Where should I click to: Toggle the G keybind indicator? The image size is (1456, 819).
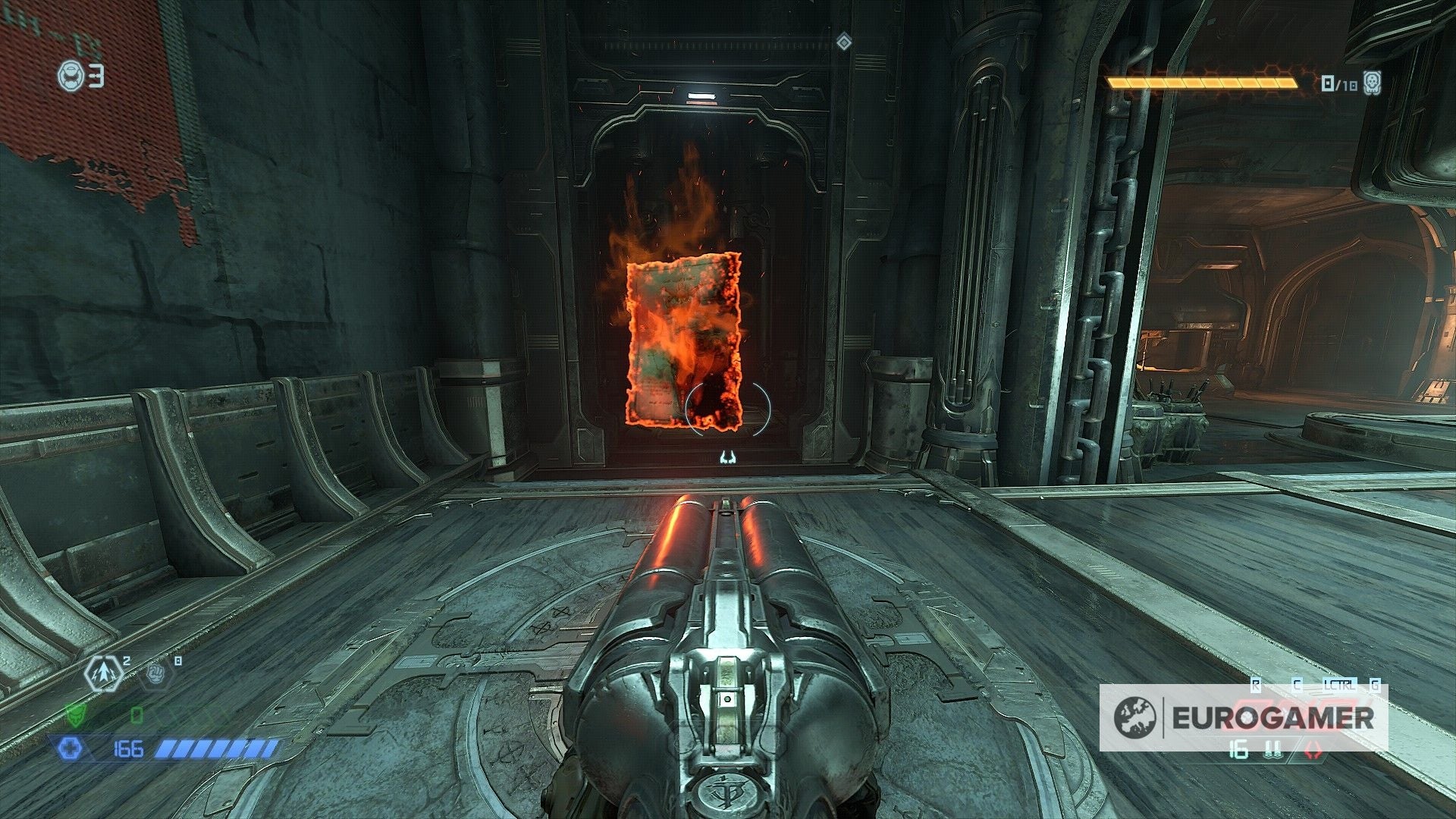1375,684
